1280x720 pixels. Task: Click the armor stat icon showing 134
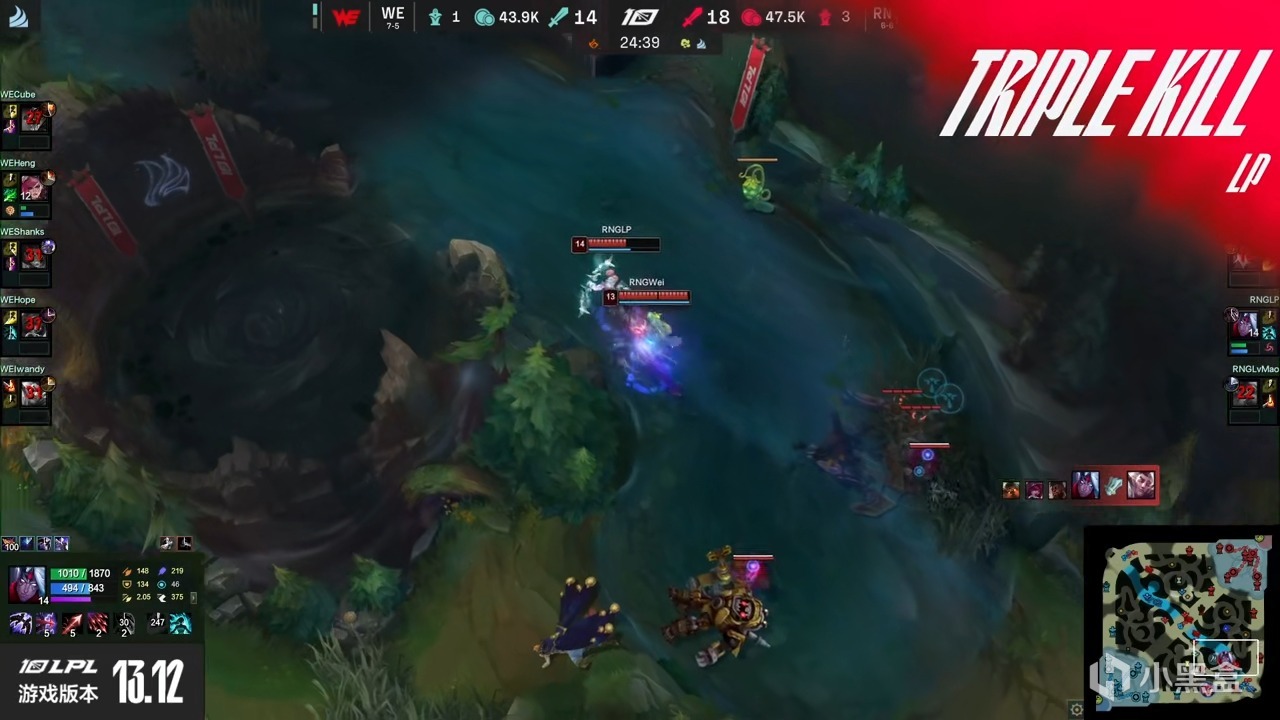127,585
